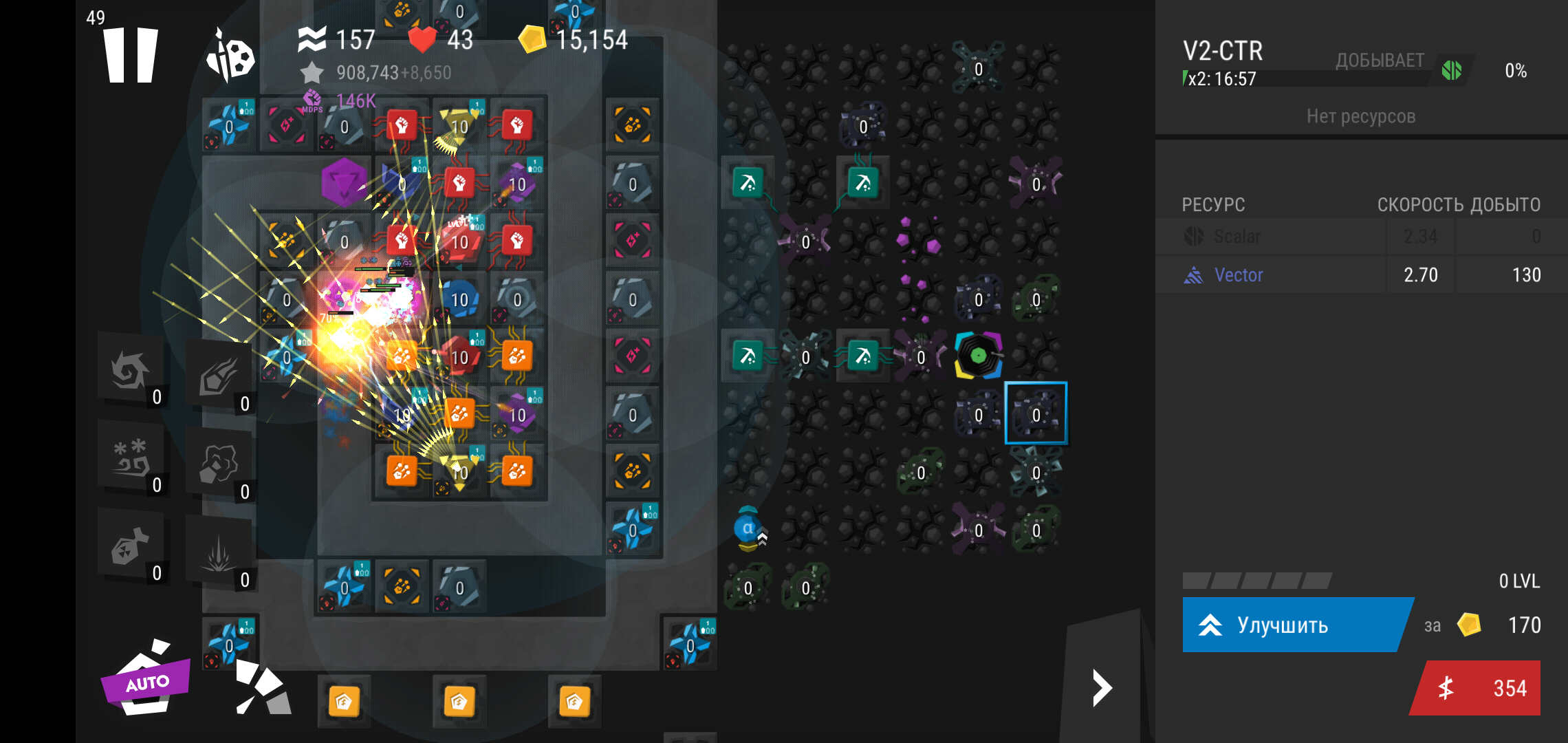Use the snowflake wind freeze ability
Image resolution: width=1568 pixels, height=743 pixels.
click(131, 458)
